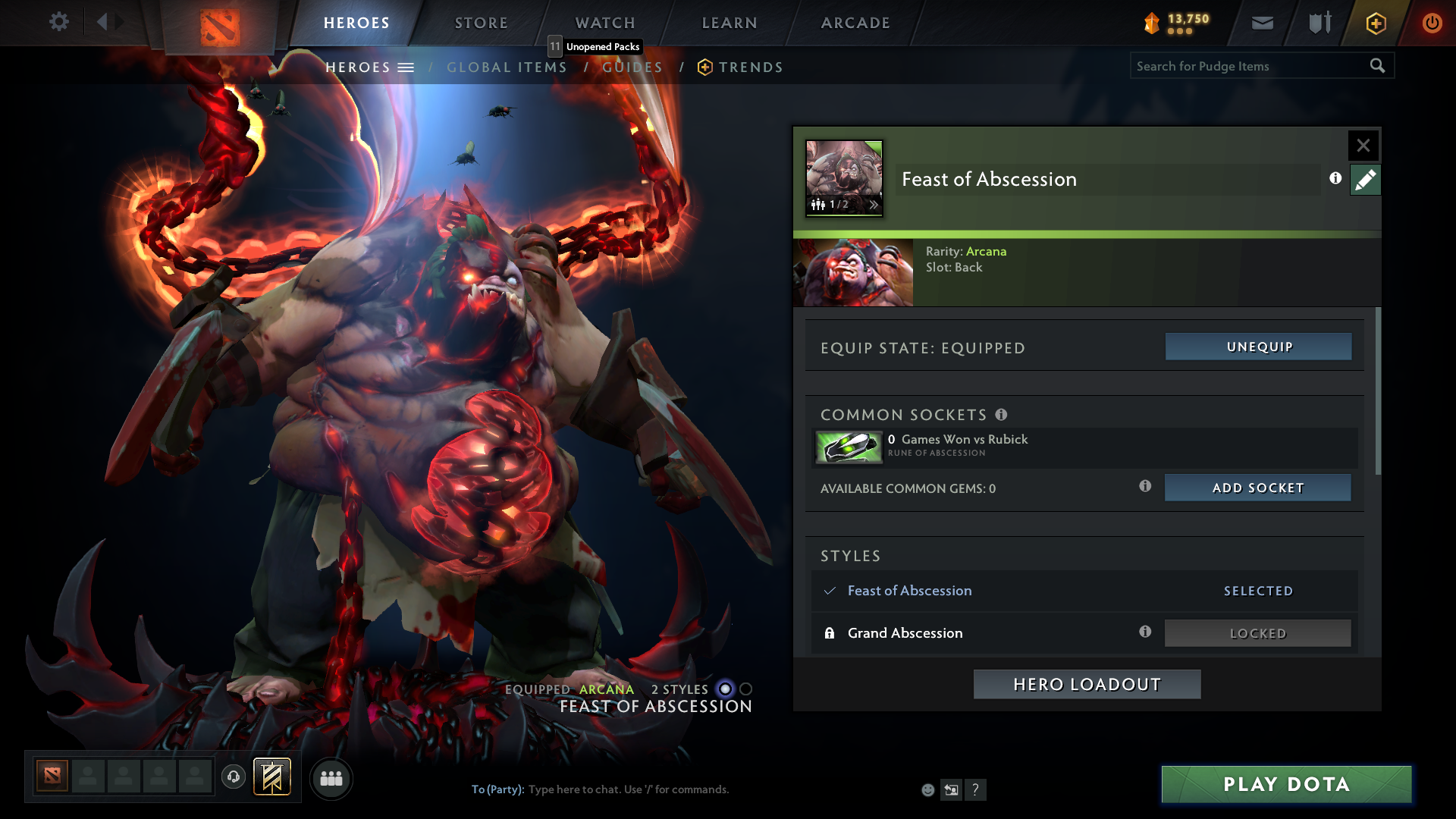This screenshot has height=819, width=1456.
Task: Select the Feast of Abscession style entry
Action: (x=909, y=591)
